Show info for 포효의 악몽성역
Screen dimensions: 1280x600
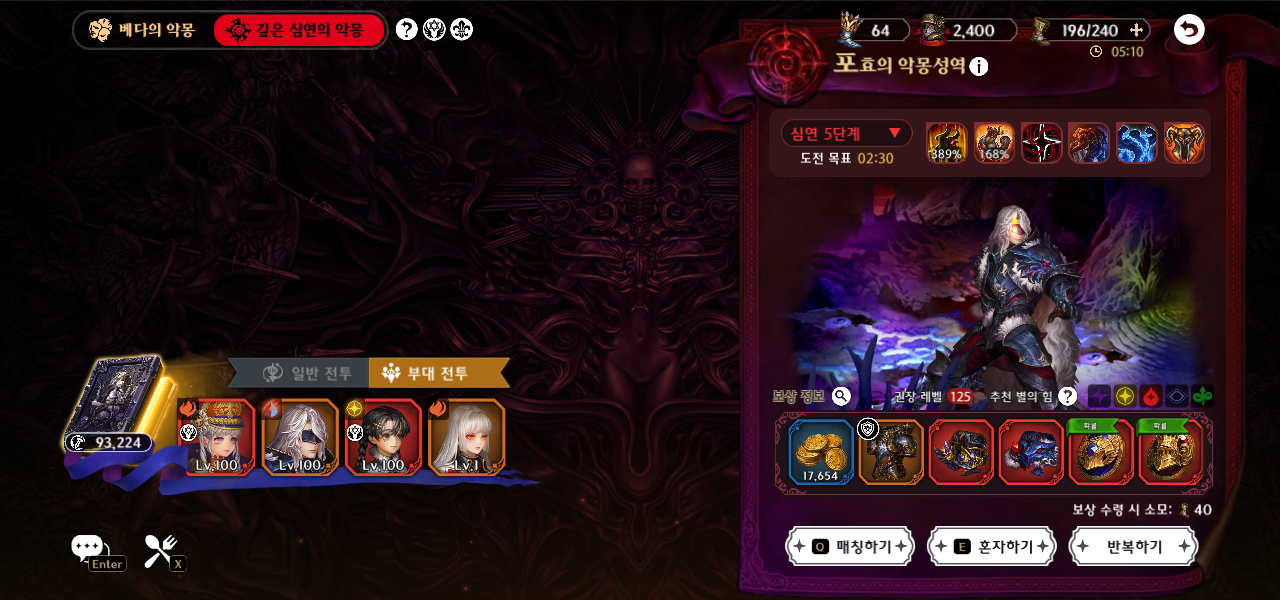tap(979, 67)
